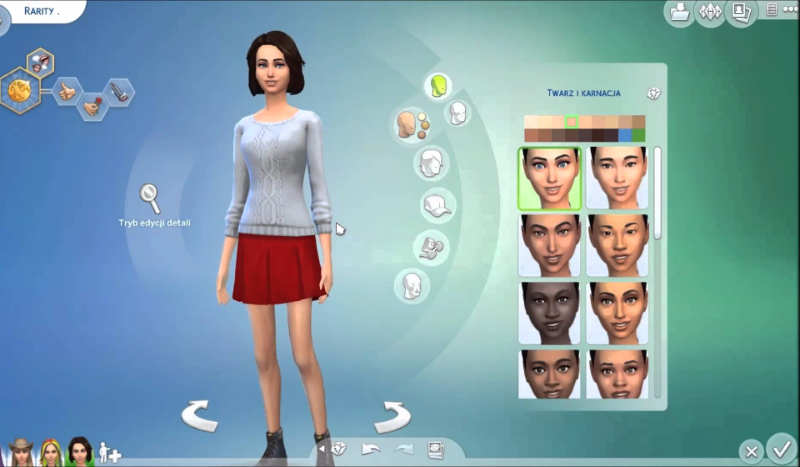
Task: Select the cowboy-hat Sim portrait
Action: tap(20, 452)
